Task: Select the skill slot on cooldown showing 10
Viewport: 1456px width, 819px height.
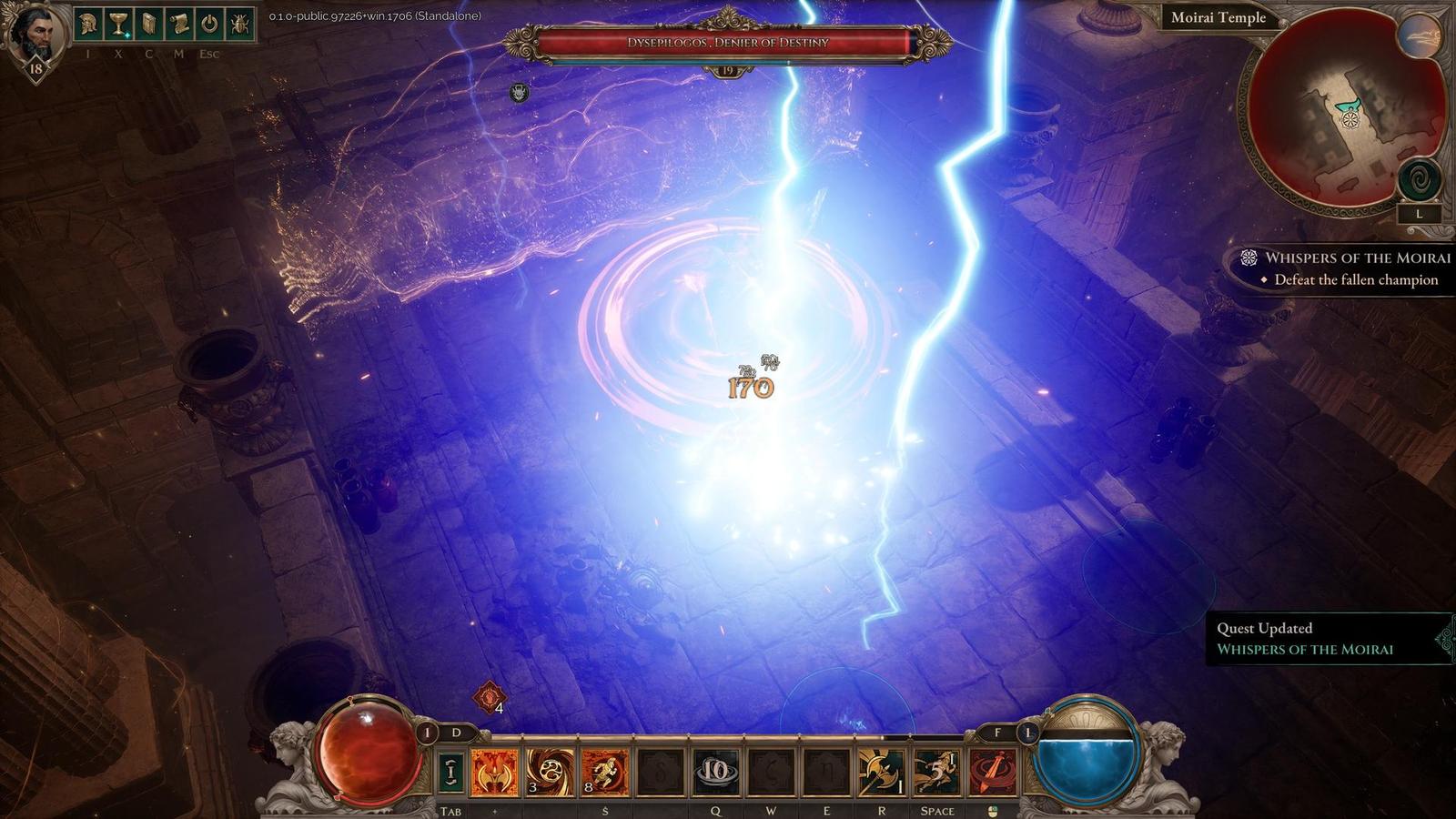Action: (x=716, y=773)
